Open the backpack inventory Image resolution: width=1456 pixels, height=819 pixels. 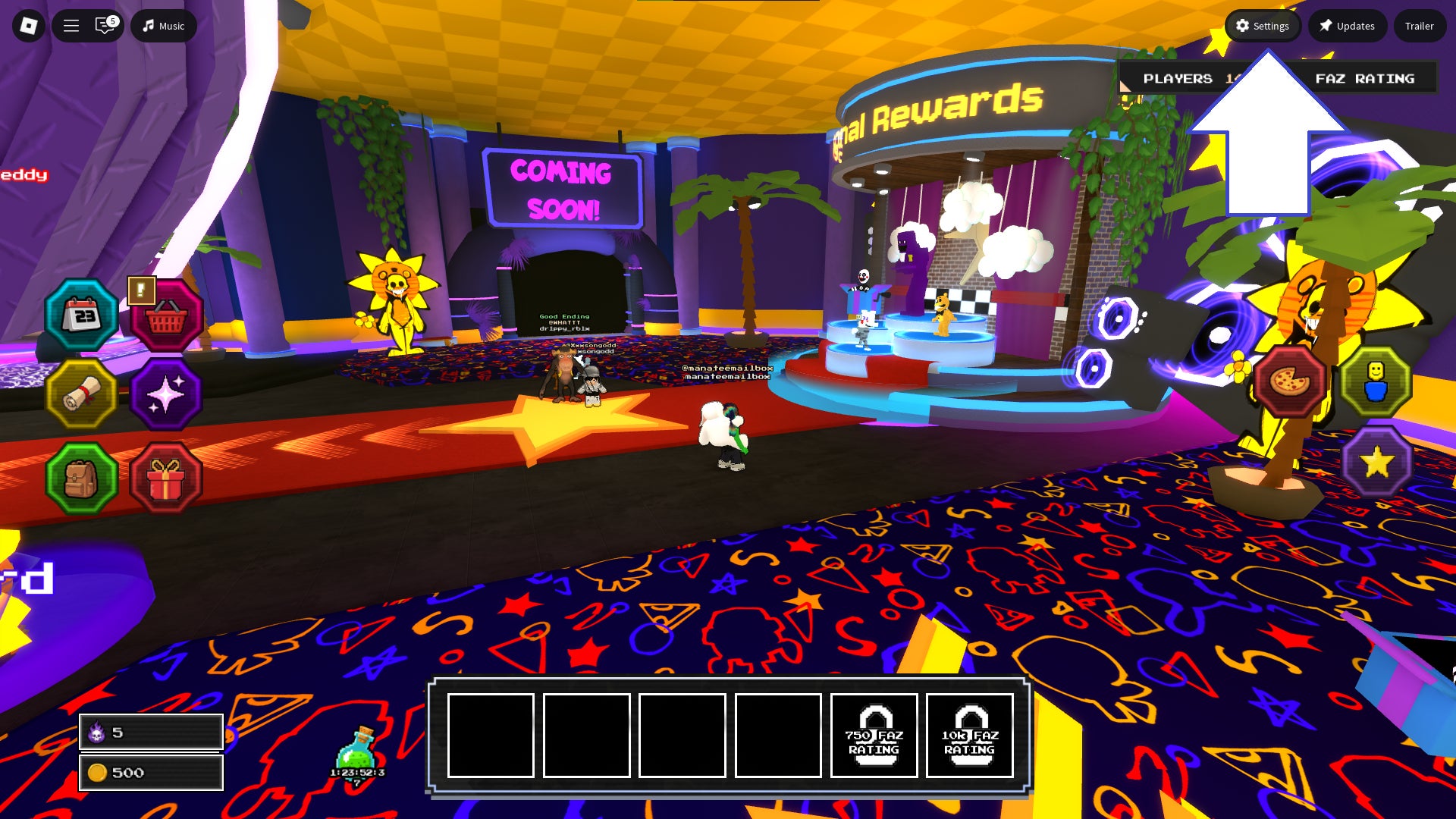pos(82,479)
